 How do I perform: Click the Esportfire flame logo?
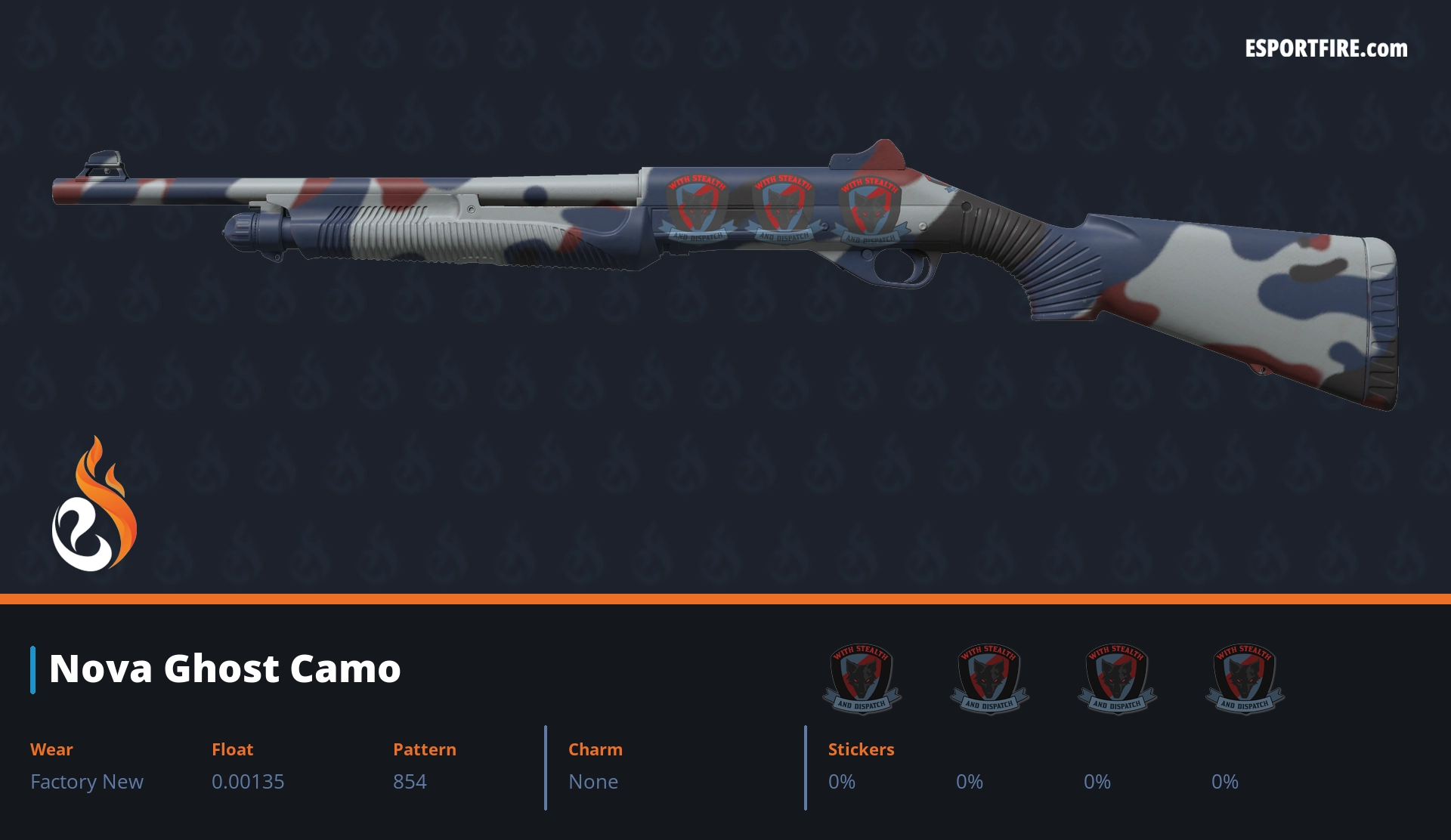[x=94, y=505]
